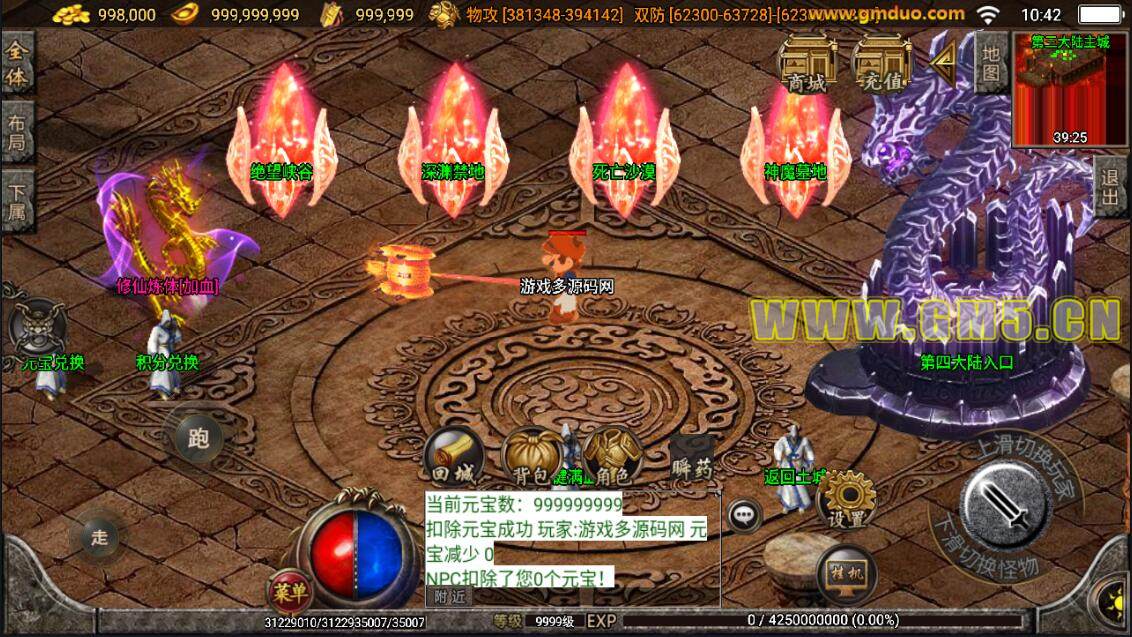The height and width of the screenshot is (637, 1132).
Task: Use the 回城 return-to-town scroll
Action: [x=454, y=458]
